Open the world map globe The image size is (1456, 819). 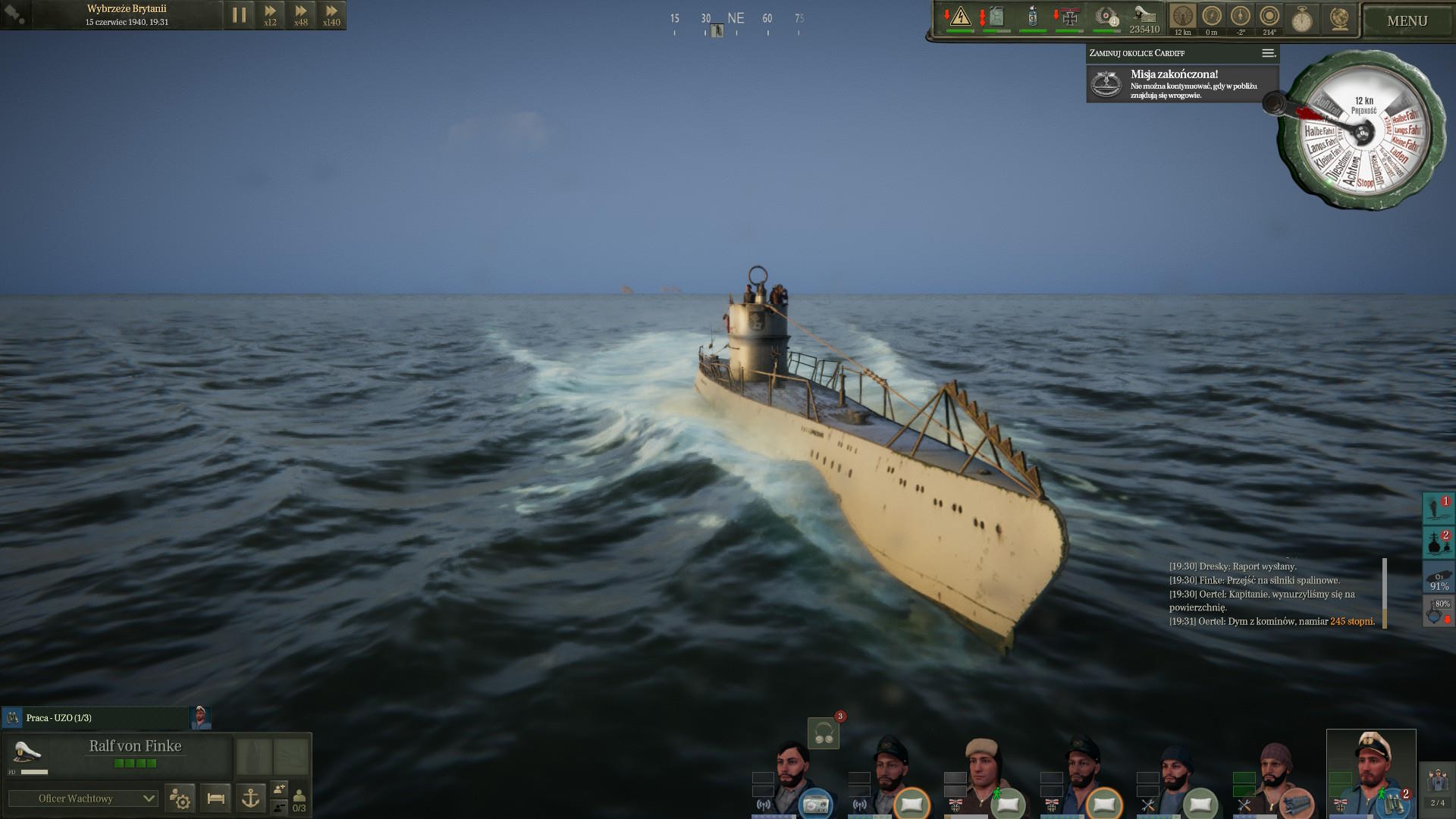tap(1339, 18)
